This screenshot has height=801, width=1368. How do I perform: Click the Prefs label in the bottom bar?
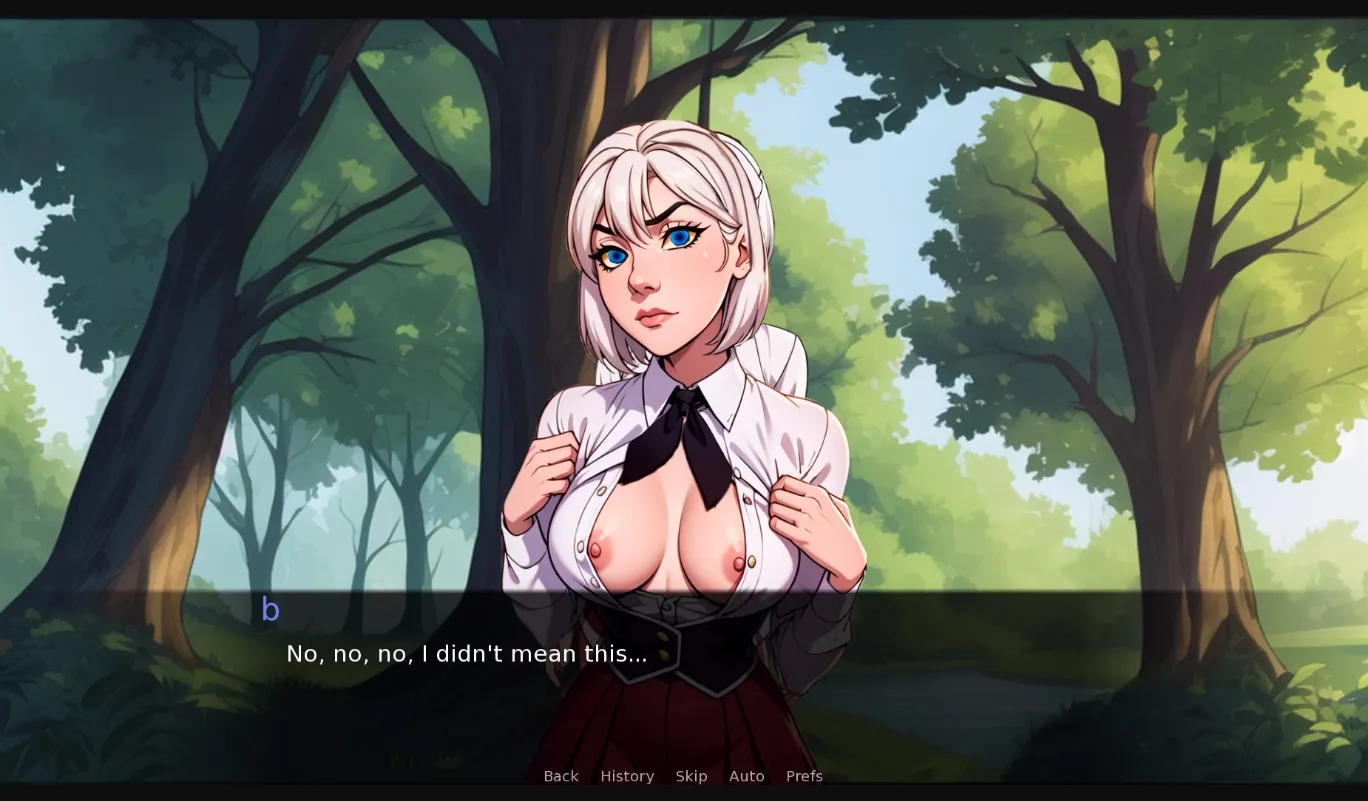click(x=804, y=776)
